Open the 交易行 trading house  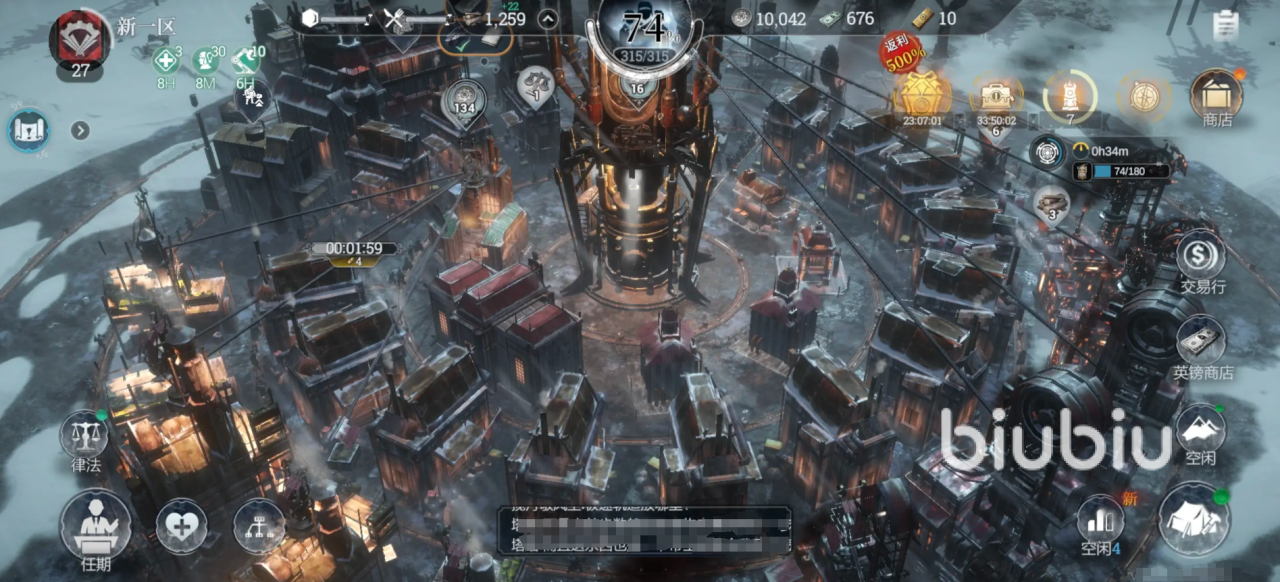pyautogui.click(x=1201, y=257)
